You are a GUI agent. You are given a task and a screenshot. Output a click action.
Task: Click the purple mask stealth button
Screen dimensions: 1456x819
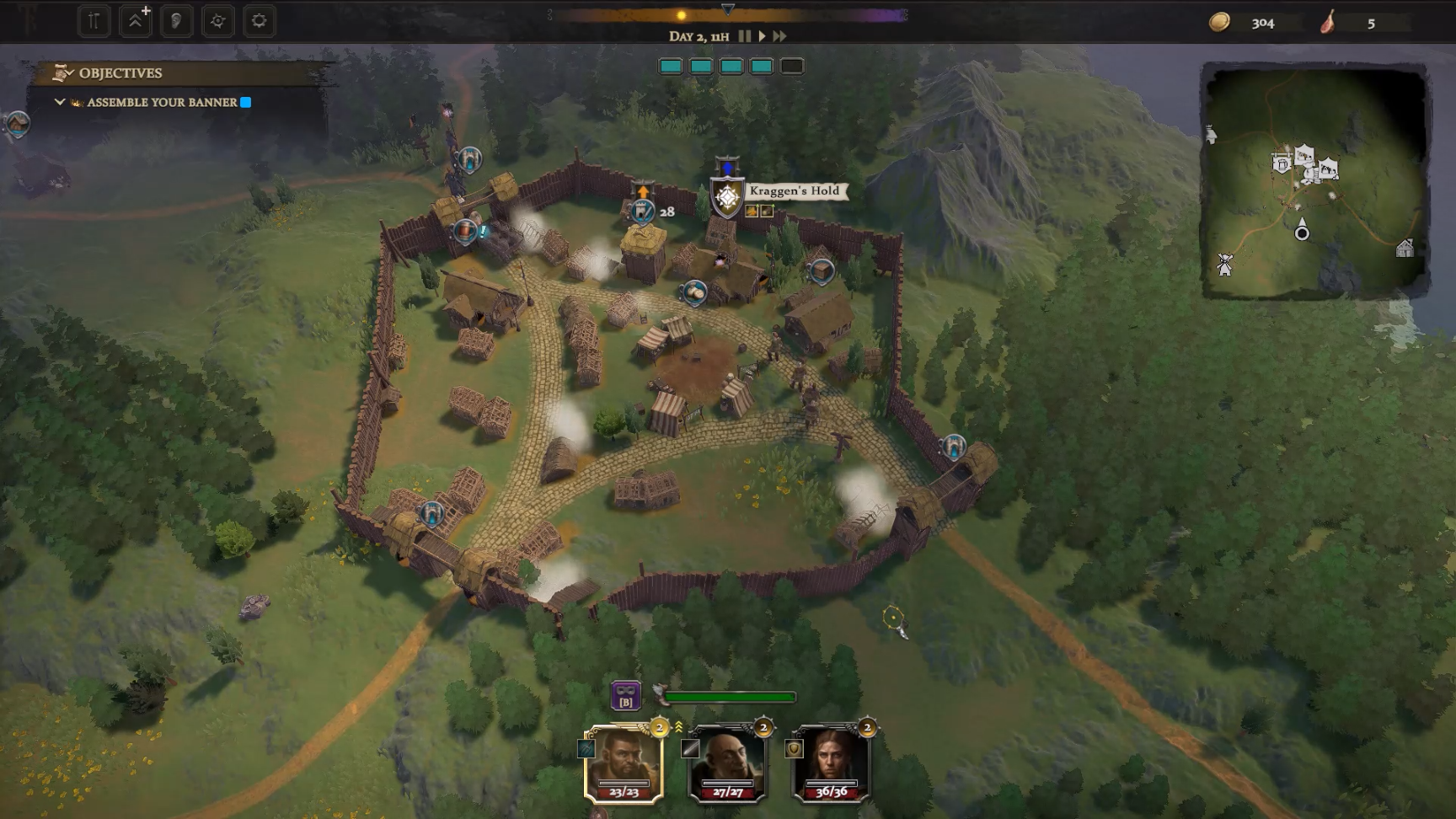625,696
